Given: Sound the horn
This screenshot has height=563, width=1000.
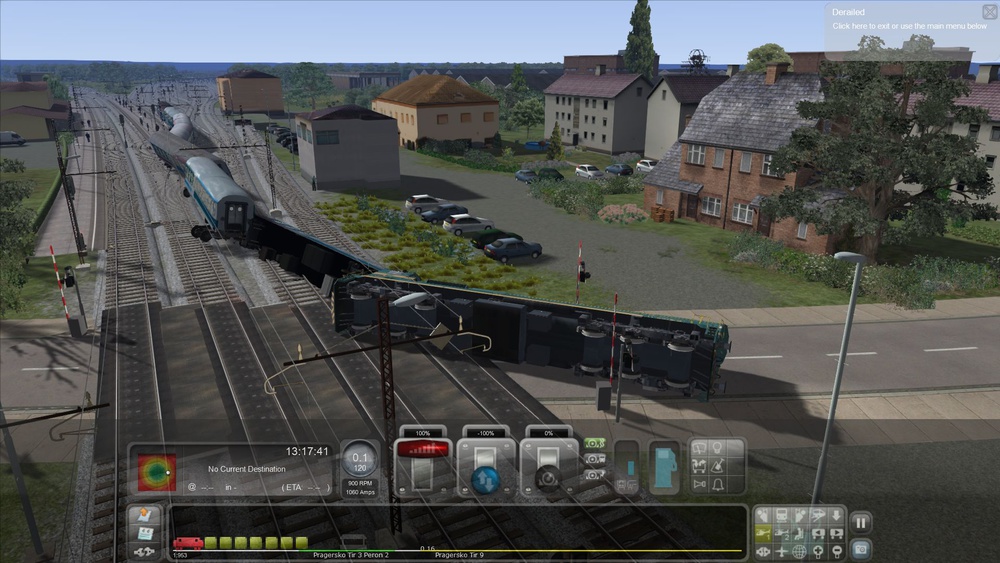Looking at the screenshot, I should 700,484.
